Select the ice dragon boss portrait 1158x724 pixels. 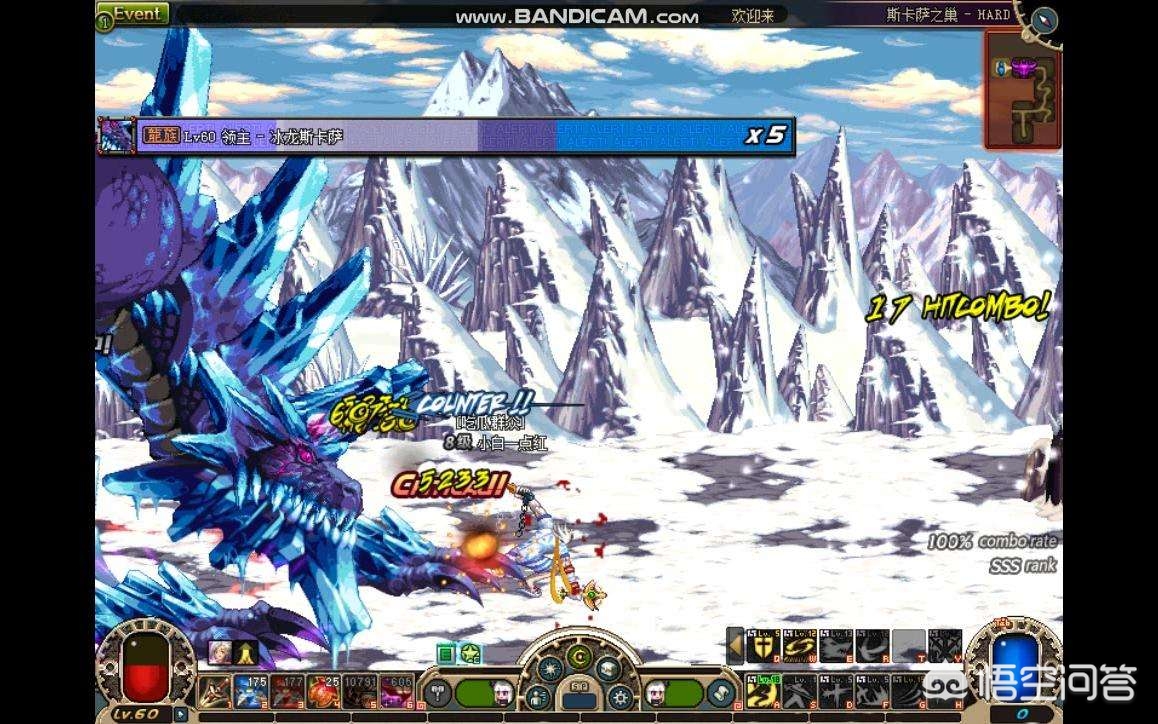[115, 136]
